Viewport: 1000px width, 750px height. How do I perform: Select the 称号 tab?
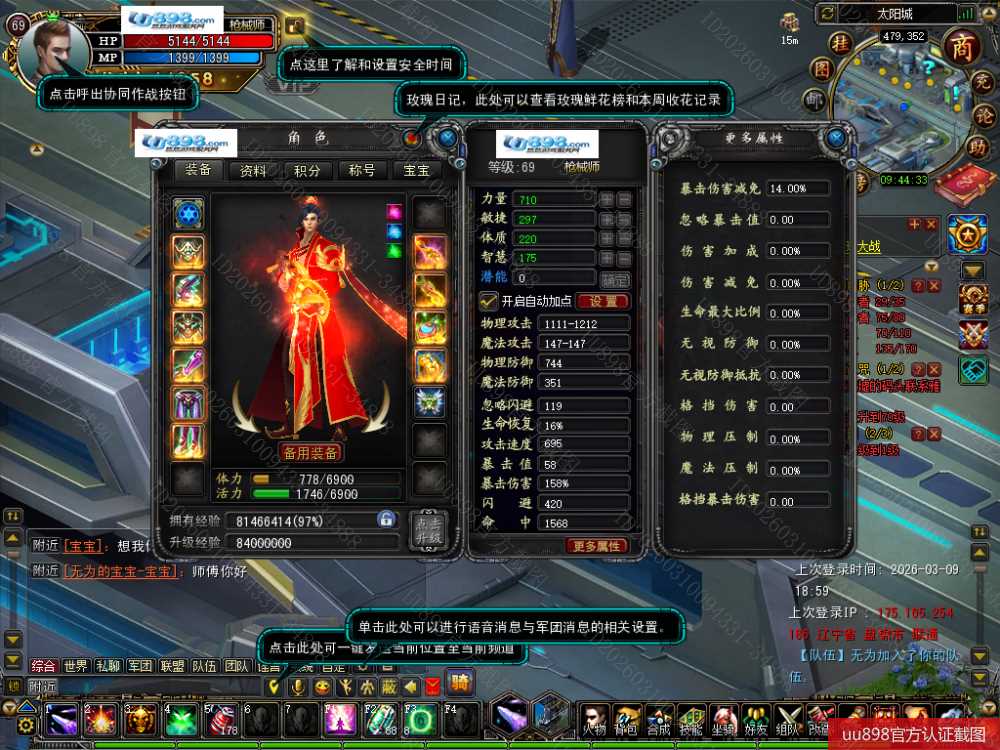coord(362,170)
